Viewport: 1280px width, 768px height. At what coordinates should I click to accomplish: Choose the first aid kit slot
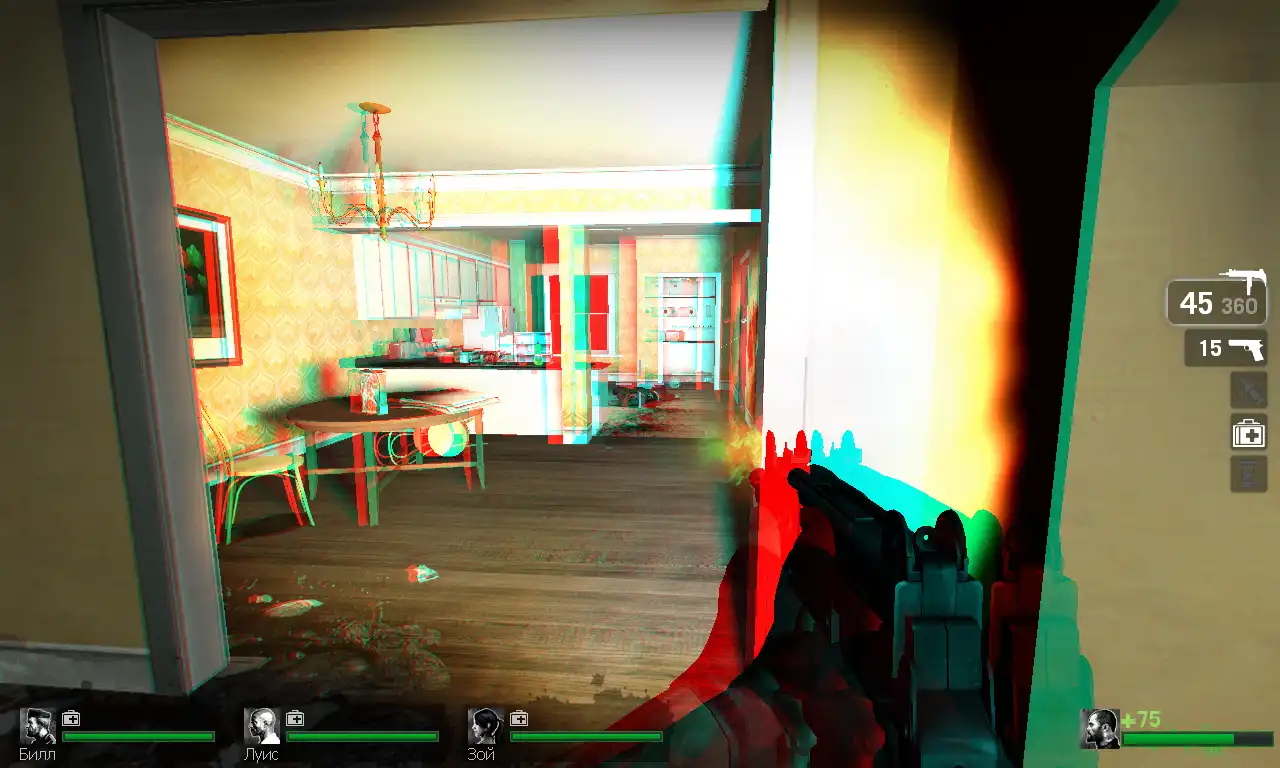click(x=1248, y=433)
